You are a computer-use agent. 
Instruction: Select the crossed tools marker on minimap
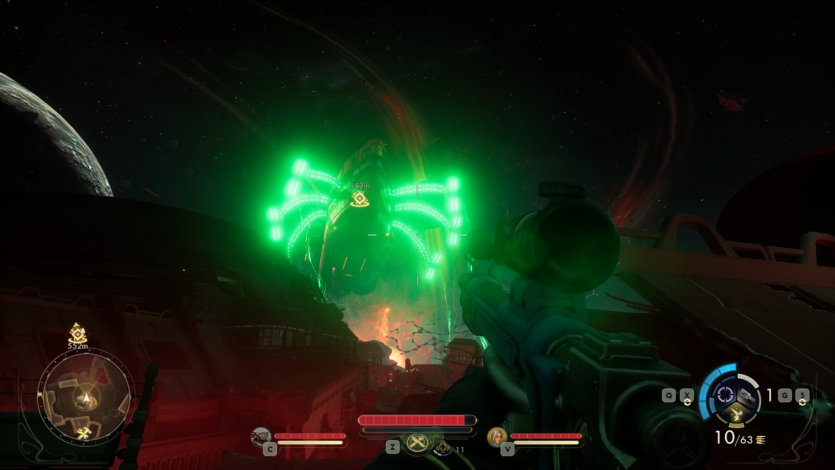pos(84,432)
